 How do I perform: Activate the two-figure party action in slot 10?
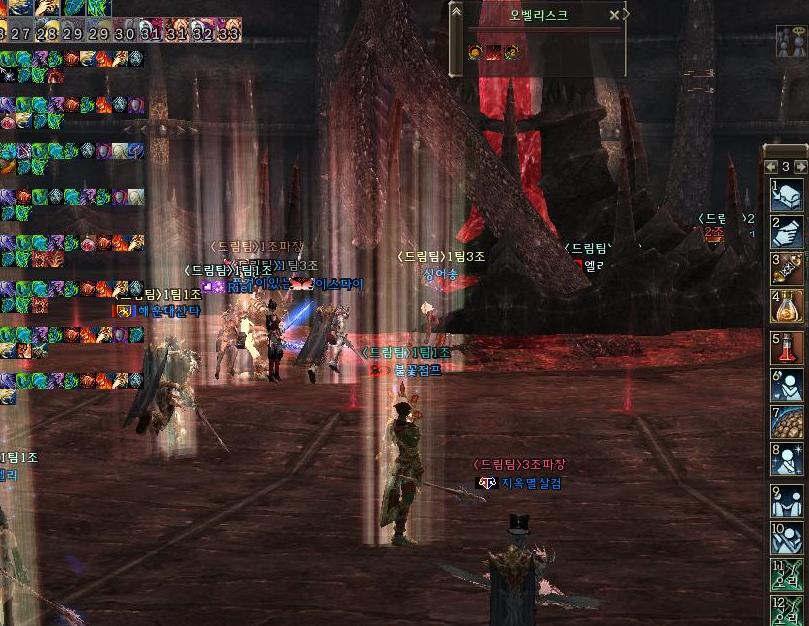[x=789, y=538]
